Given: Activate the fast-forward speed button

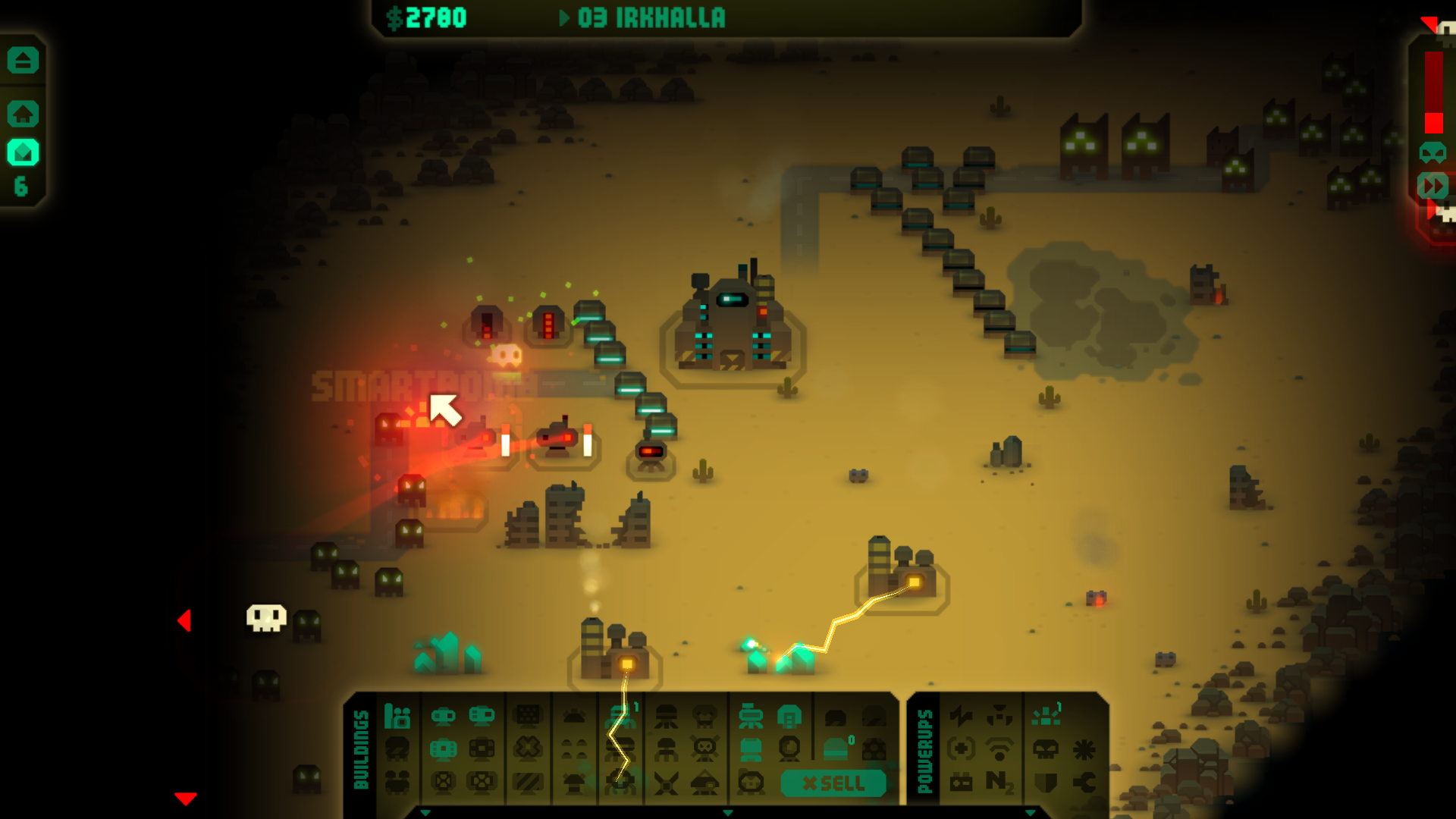Looking at the screenshot, I should tap(1432, 186).
